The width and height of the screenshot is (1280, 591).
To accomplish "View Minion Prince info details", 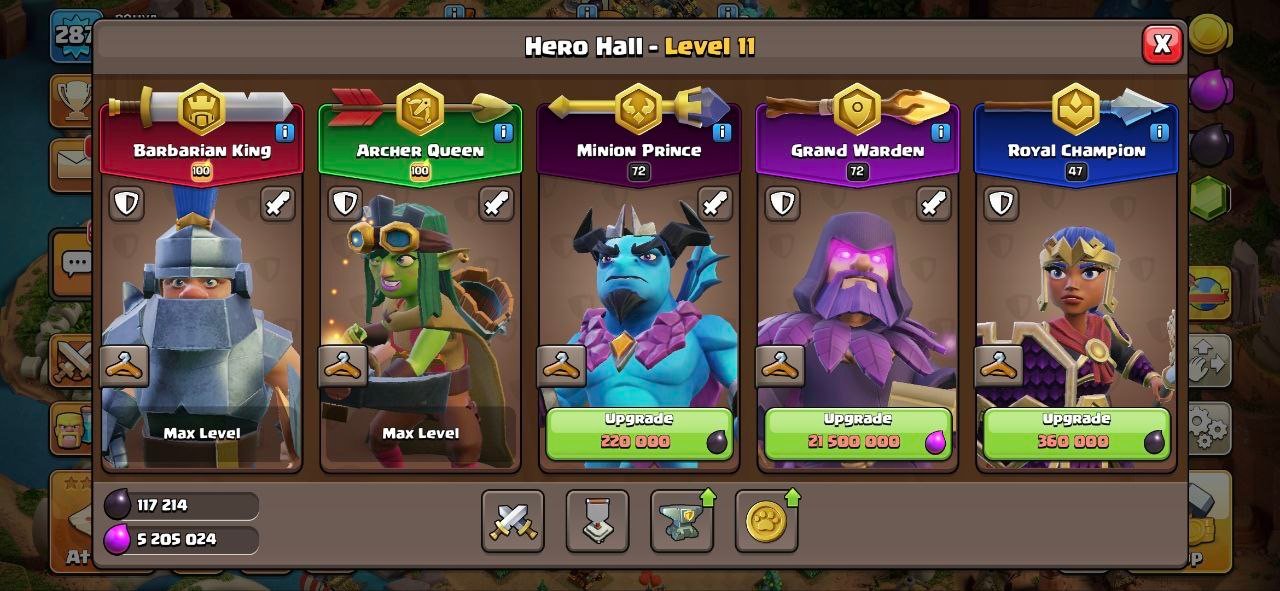I will [721, 132].
